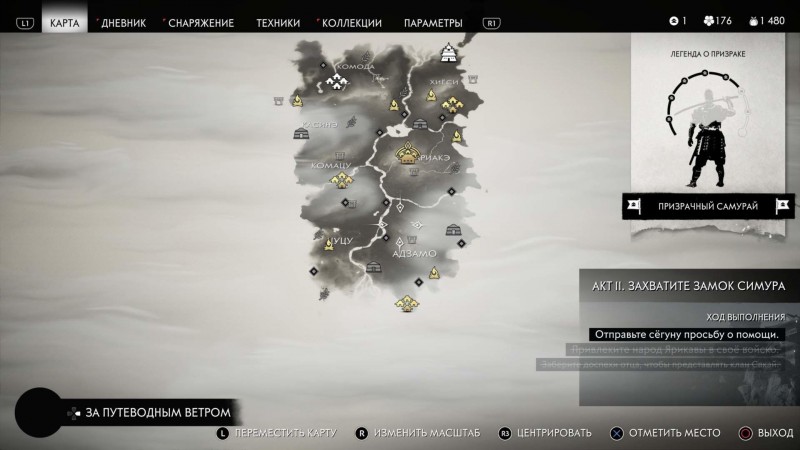The height and width of the screenshot is (450, 800).
Task: Open the Параметры tab
Action: click(x=433, y=22)
